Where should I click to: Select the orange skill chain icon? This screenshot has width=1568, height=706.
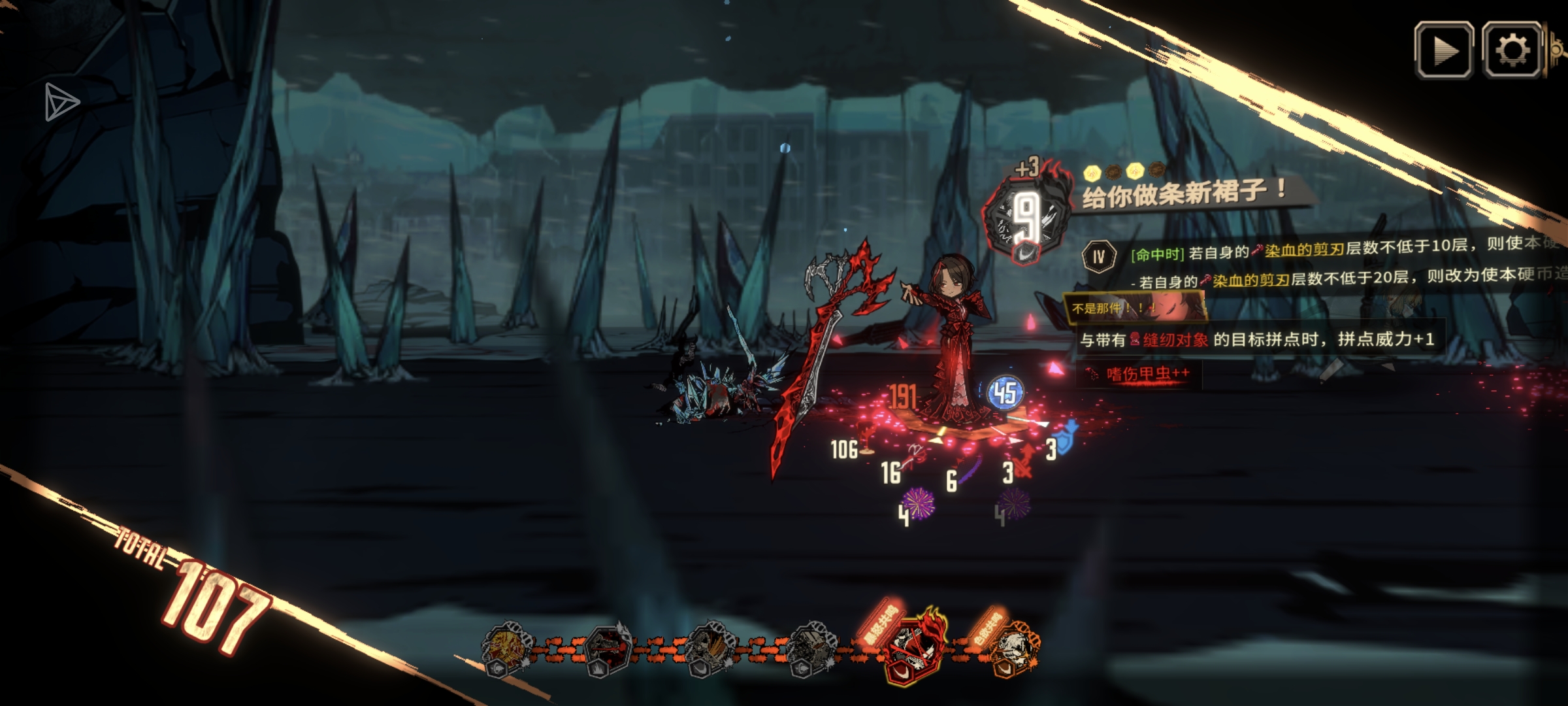[1012, 646]
